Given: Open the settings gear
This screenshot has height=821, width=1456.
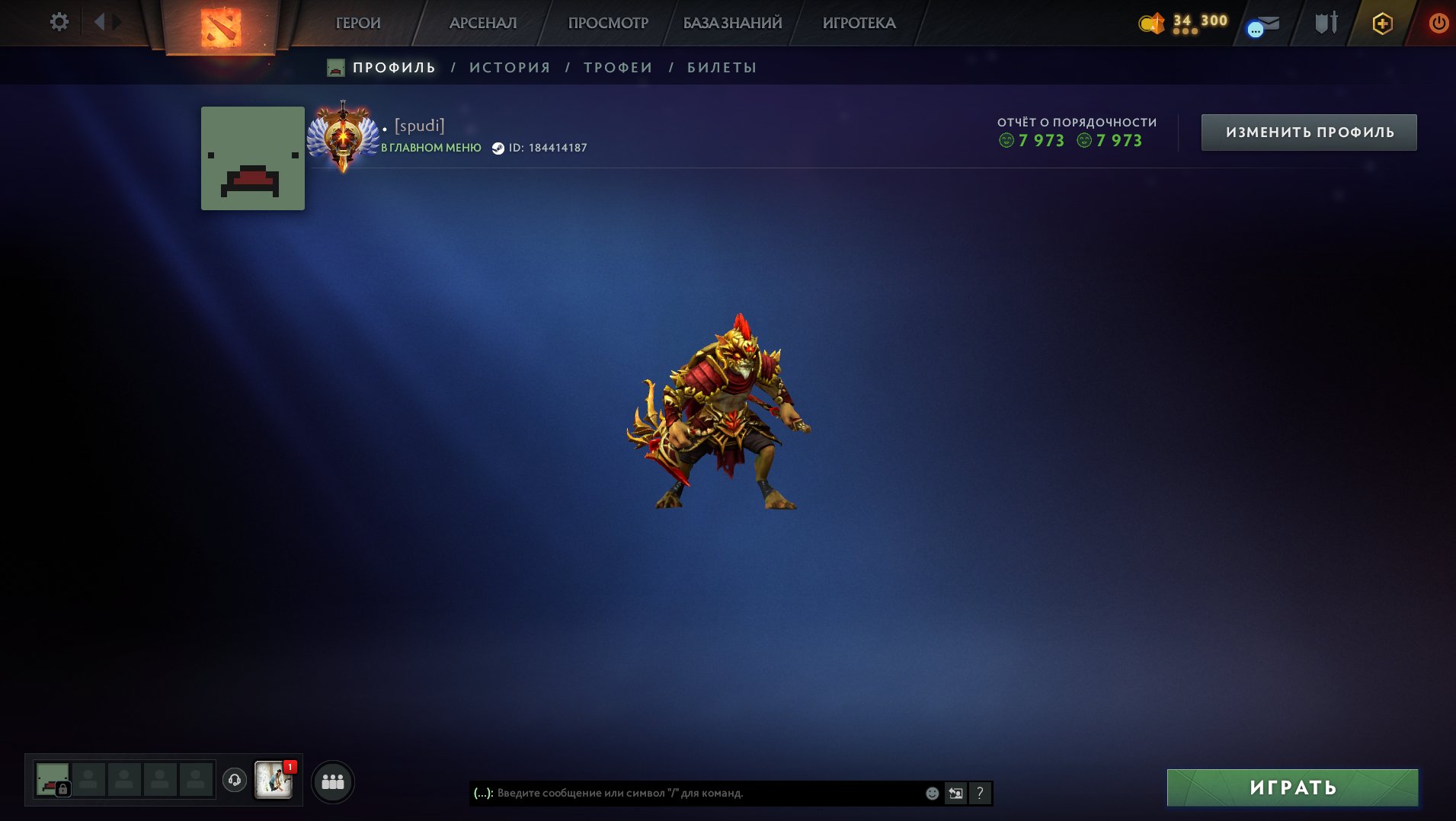Looking at the screenshot, I should point(59,22).
